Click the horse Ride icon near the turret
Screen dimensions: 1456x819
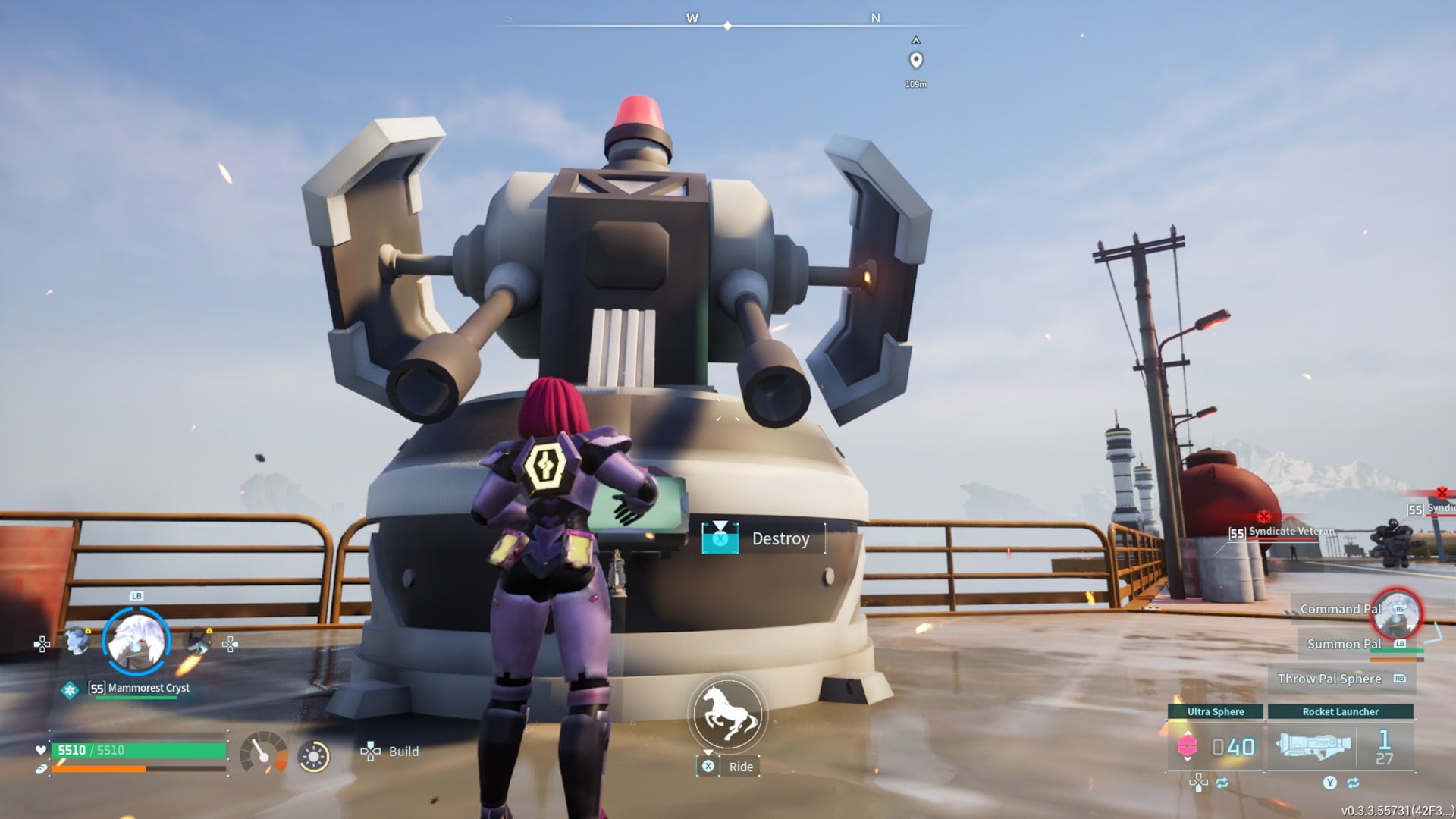[726, 713]
